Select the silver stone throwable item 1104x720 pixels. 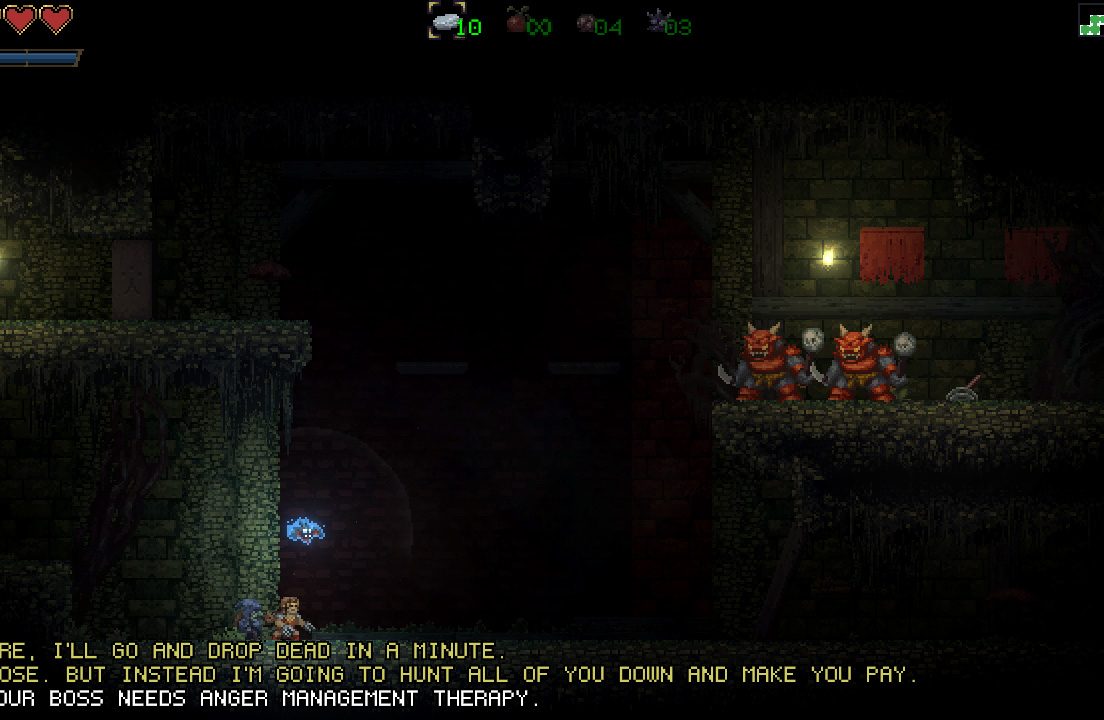point(445,21)
